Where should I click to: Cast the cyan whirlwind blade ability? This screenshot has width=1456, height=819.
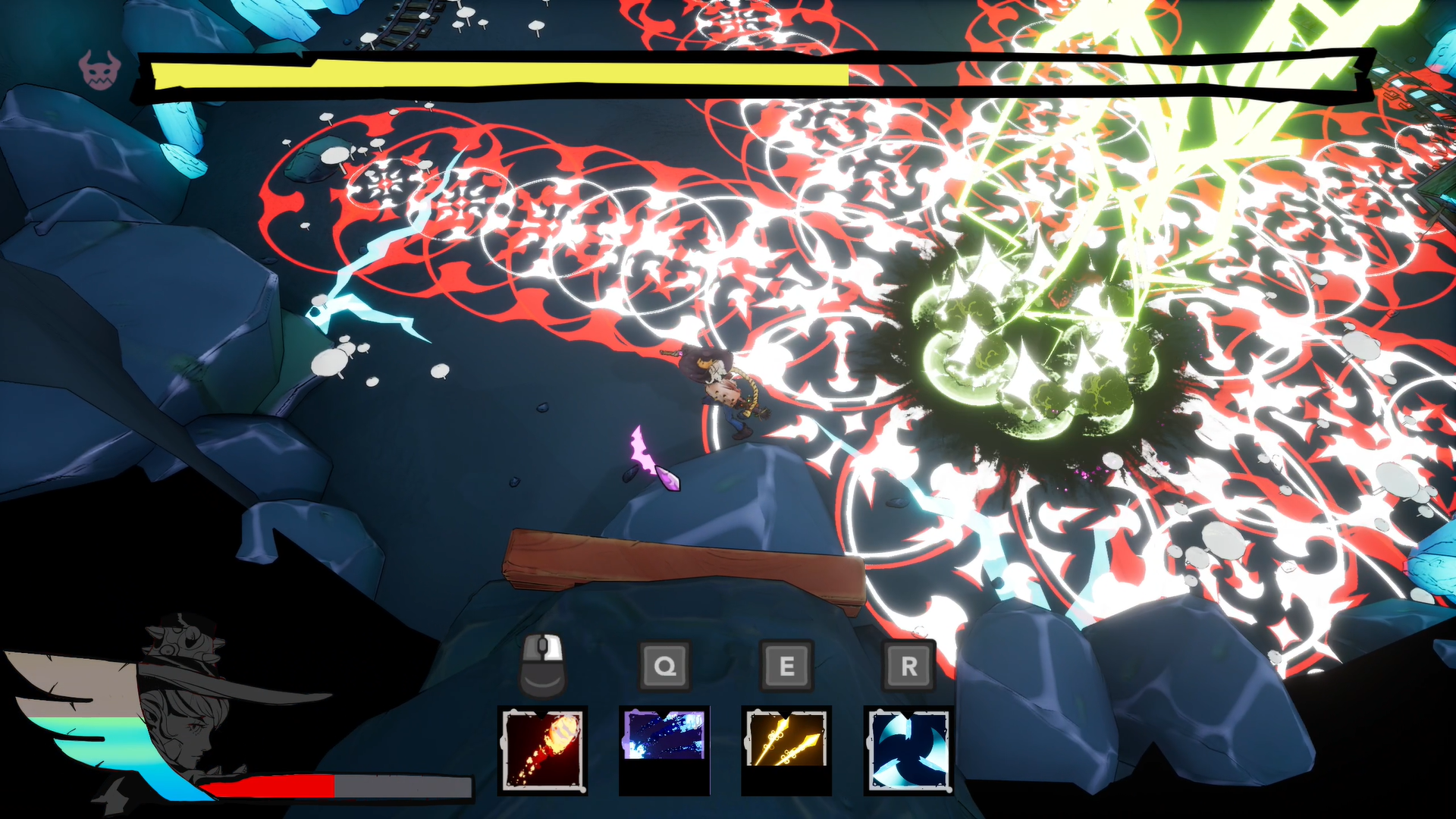click(908, 749)
